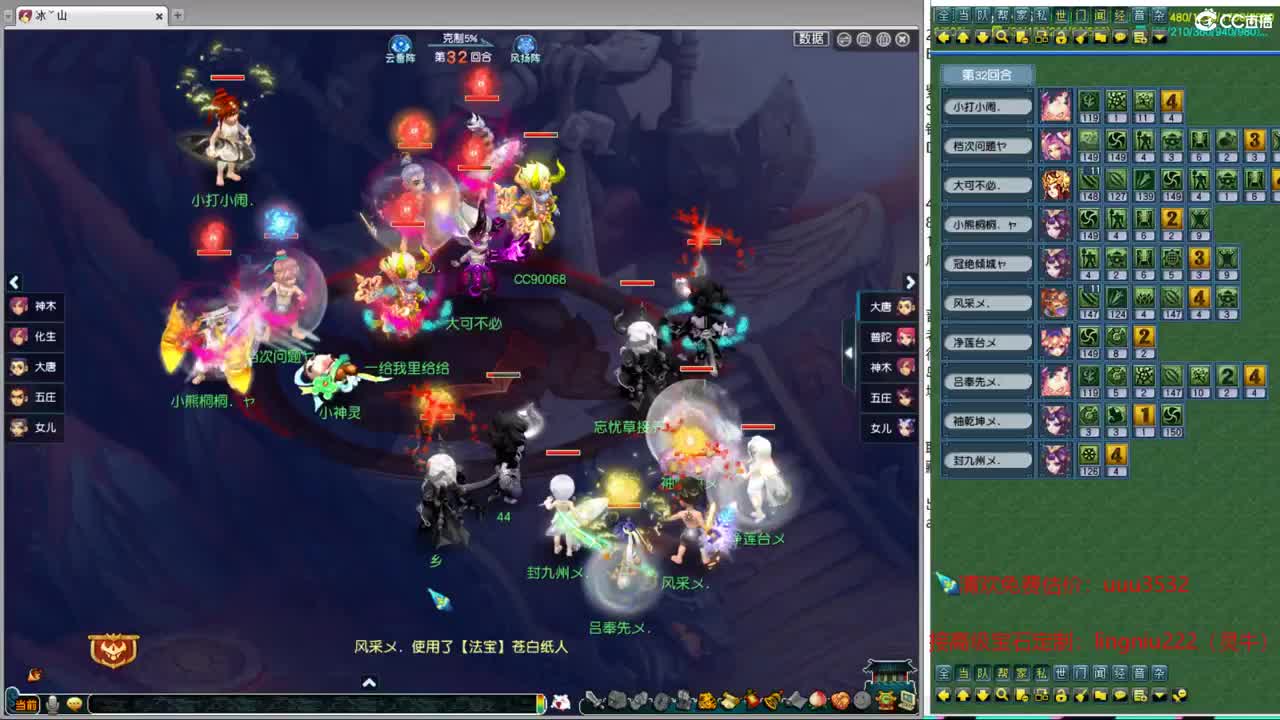Viewport: 1280px width, 720px height.
Task: Collapse the left team list with the arrow
Action: click(x=15, y=282)
